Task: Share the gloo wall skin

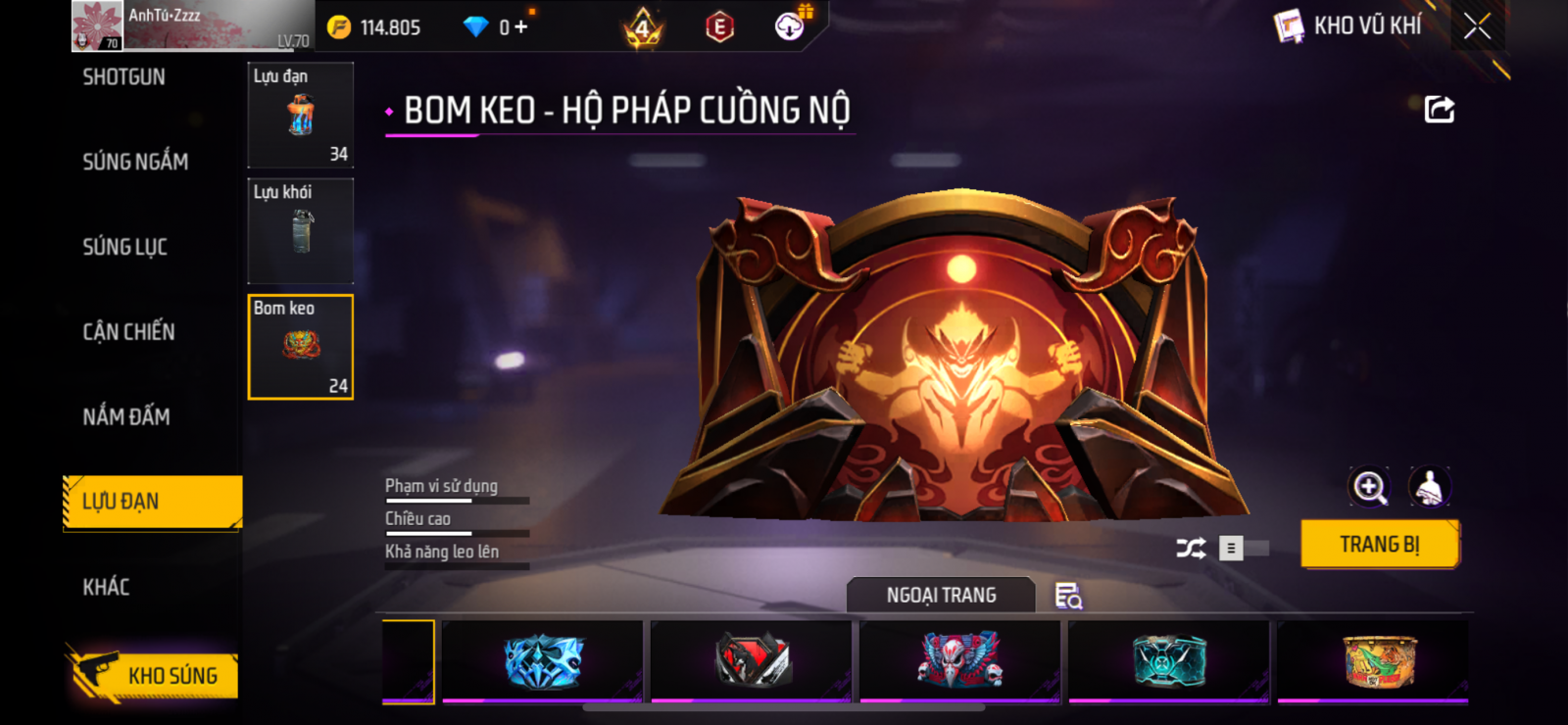Action: pyautogui.click(x=1439, y=109)
